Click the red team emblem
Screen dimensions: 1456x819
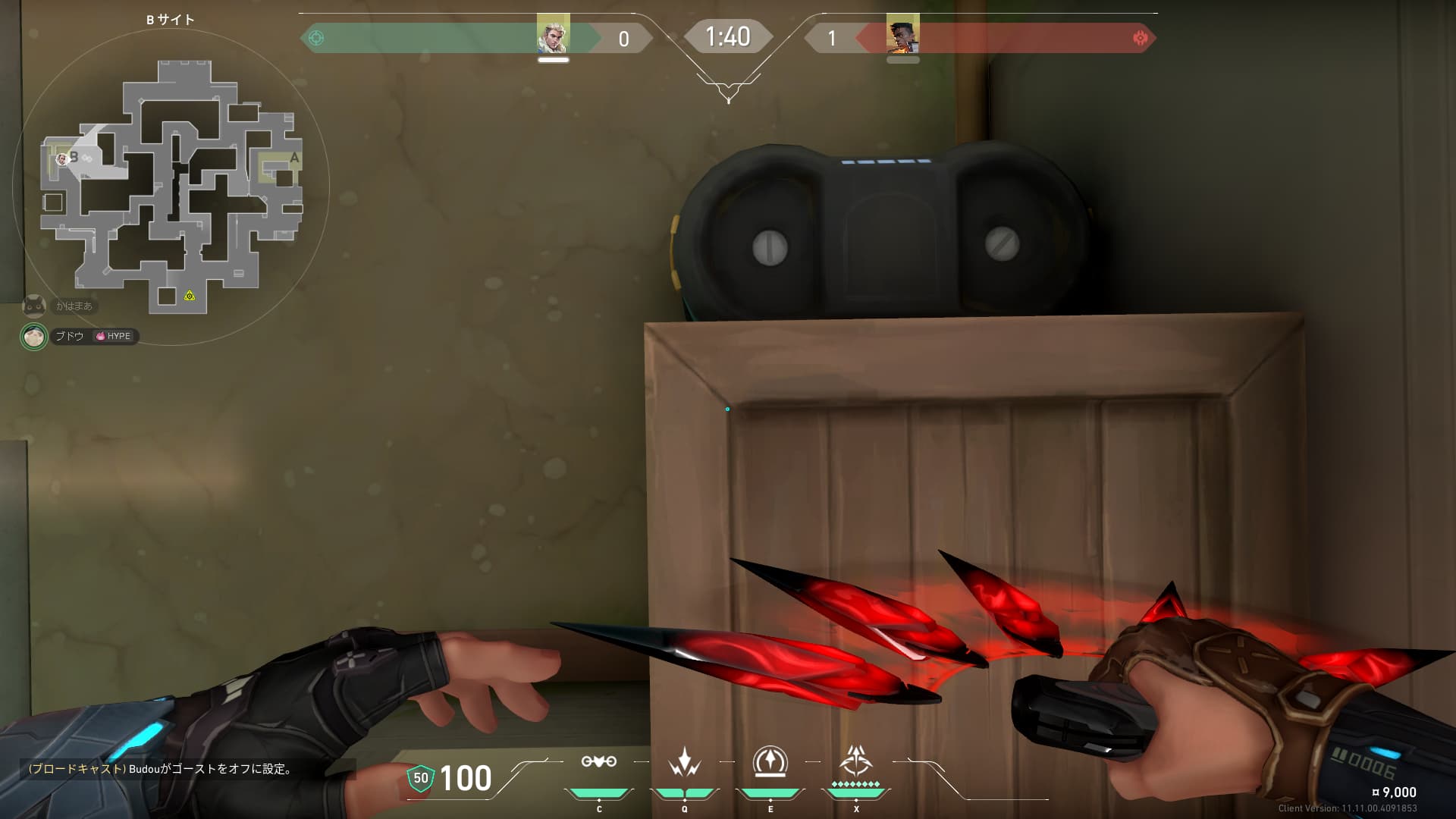coord(1140,38)
